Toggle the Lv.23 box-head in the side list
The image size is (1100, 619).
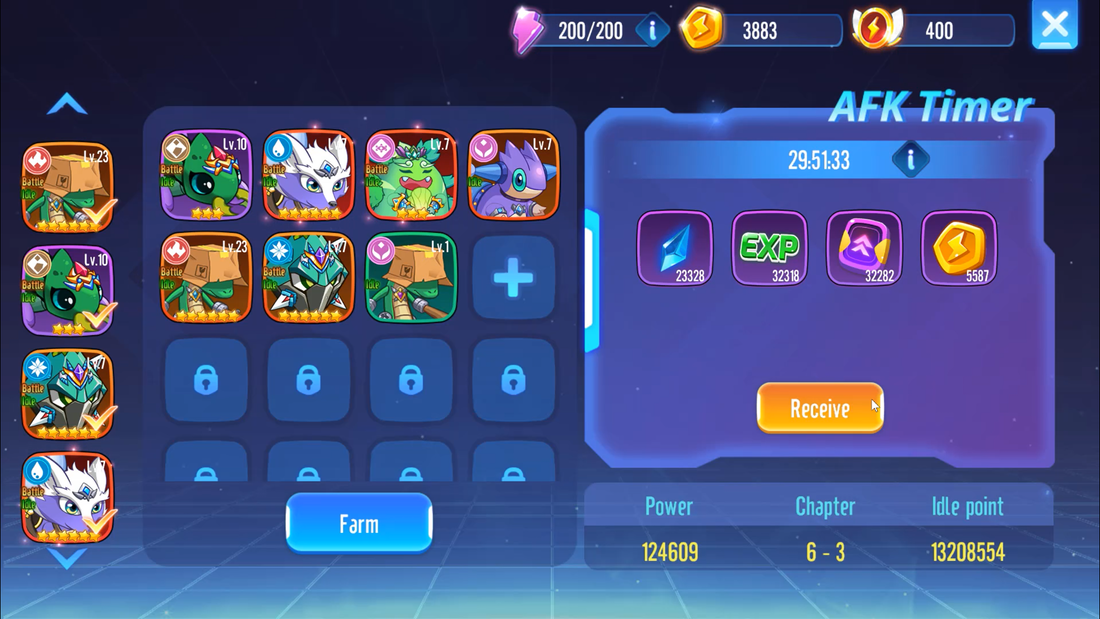click(68, 187)
